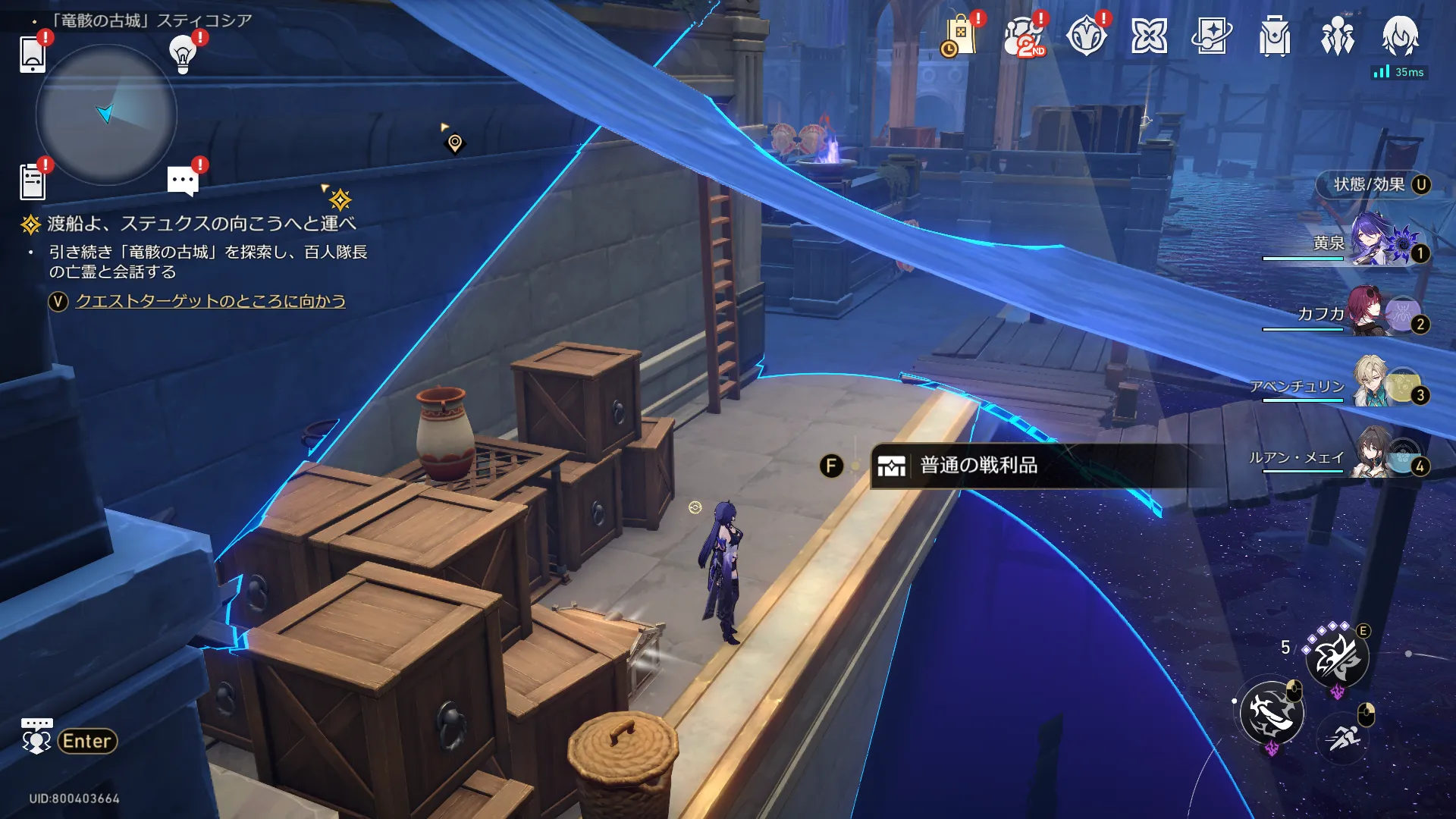
Task: Click the quest target navigation link
Action: pyautogui.click(x=210, y=301)
